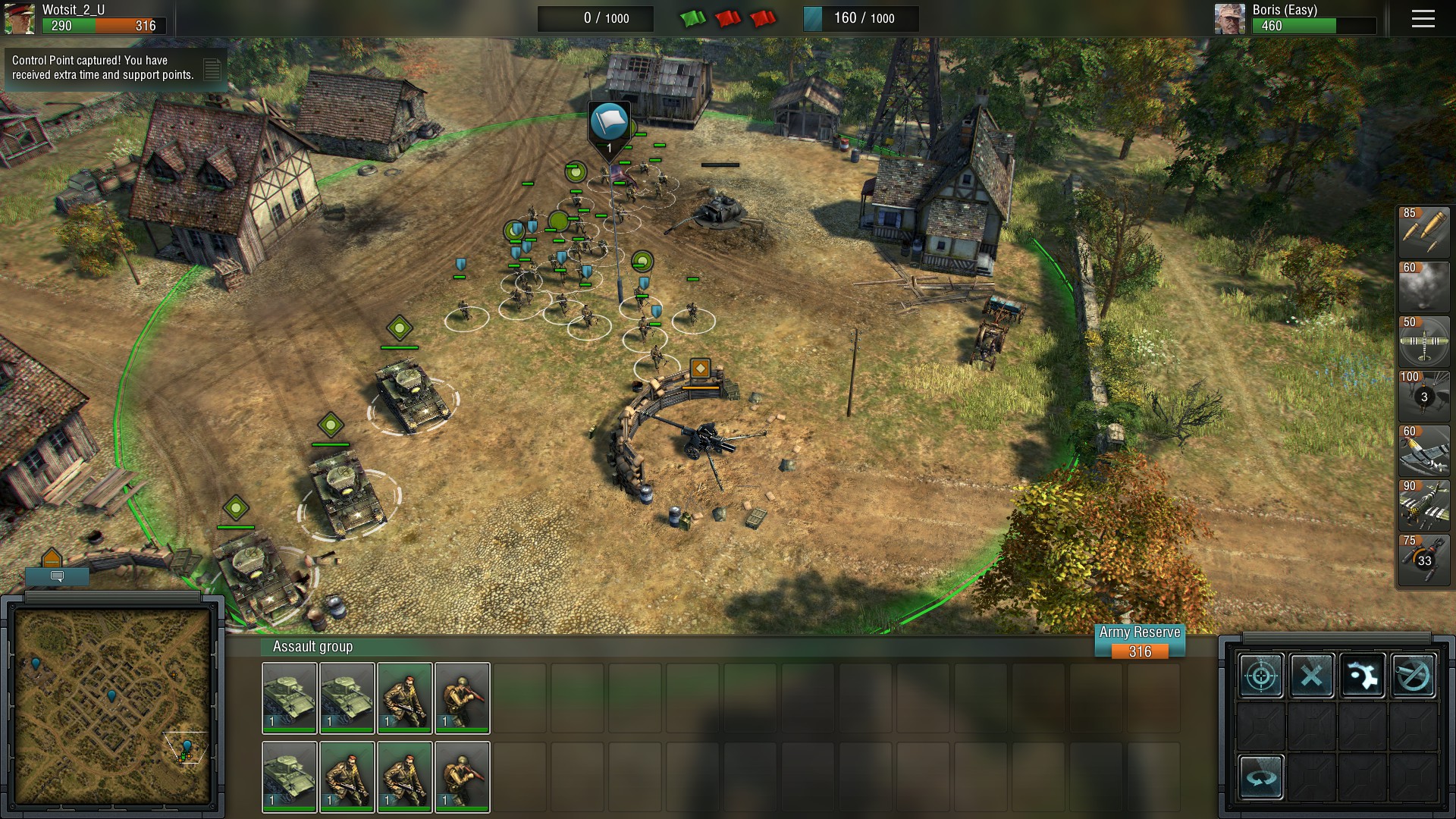Call the 50-point recon plane
The image size is (1456, 819).
click(1423, 340)
